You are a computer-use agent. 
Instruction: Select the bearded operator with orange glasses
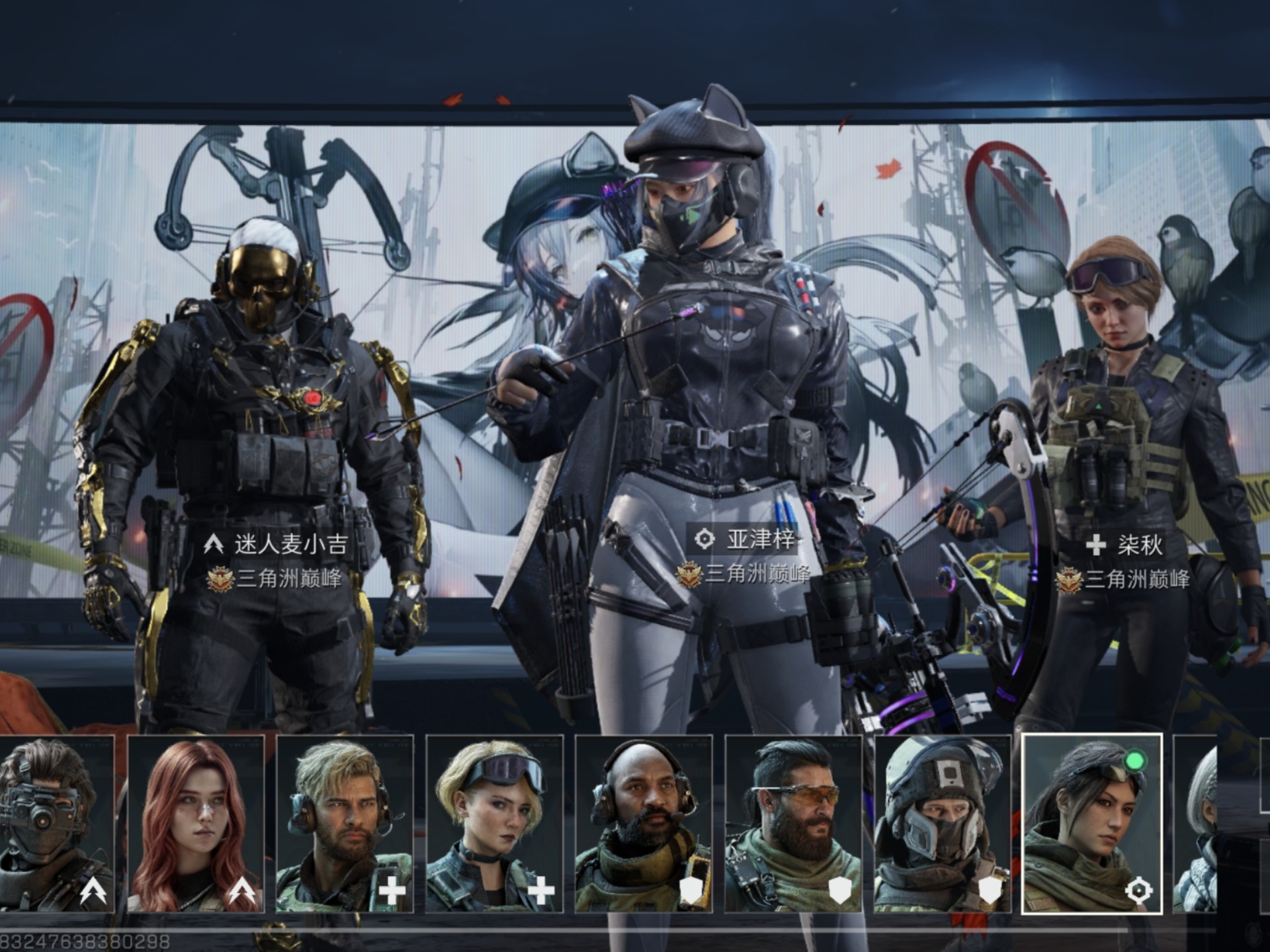point(793,824)
